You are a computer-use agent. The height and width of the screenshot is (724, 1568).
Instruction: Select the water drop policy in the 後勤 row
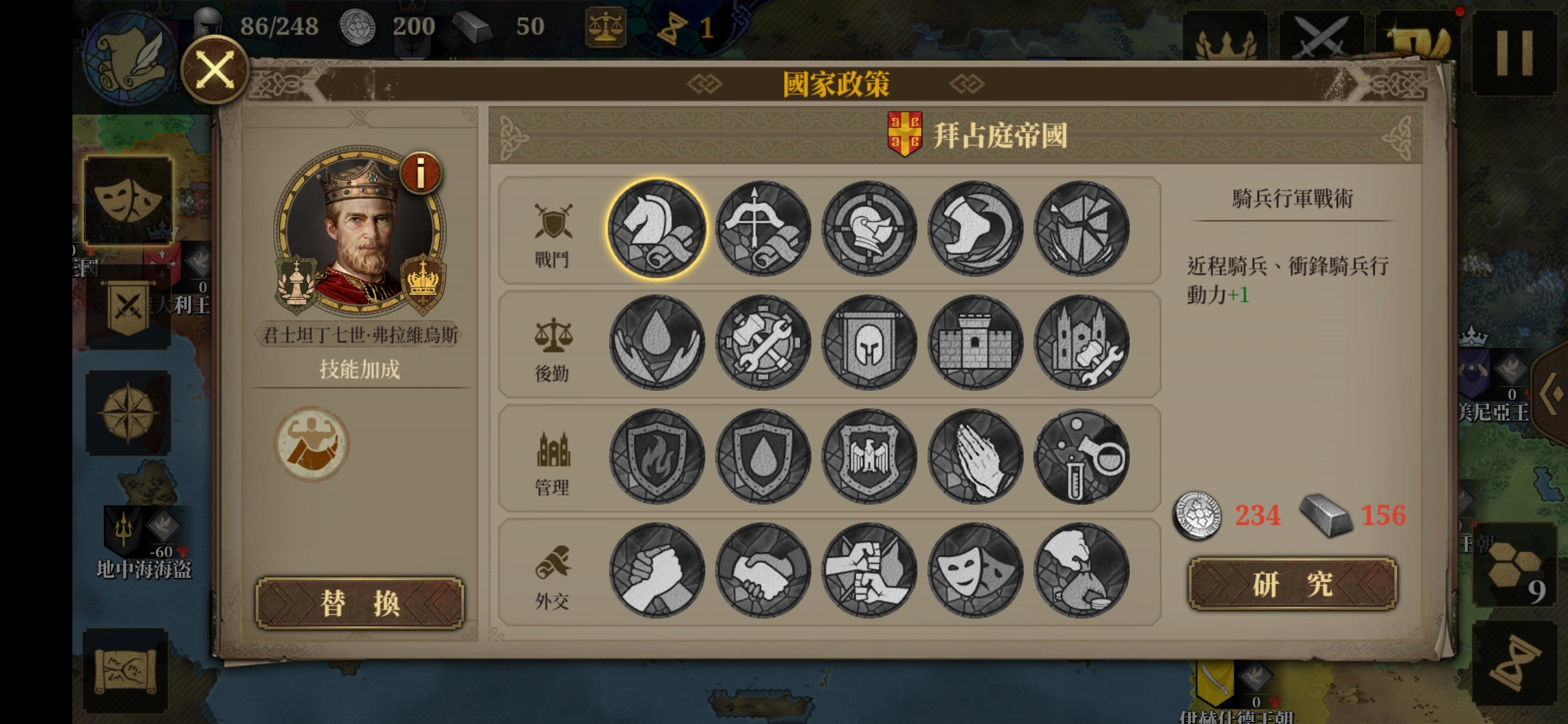coord(658,342)
